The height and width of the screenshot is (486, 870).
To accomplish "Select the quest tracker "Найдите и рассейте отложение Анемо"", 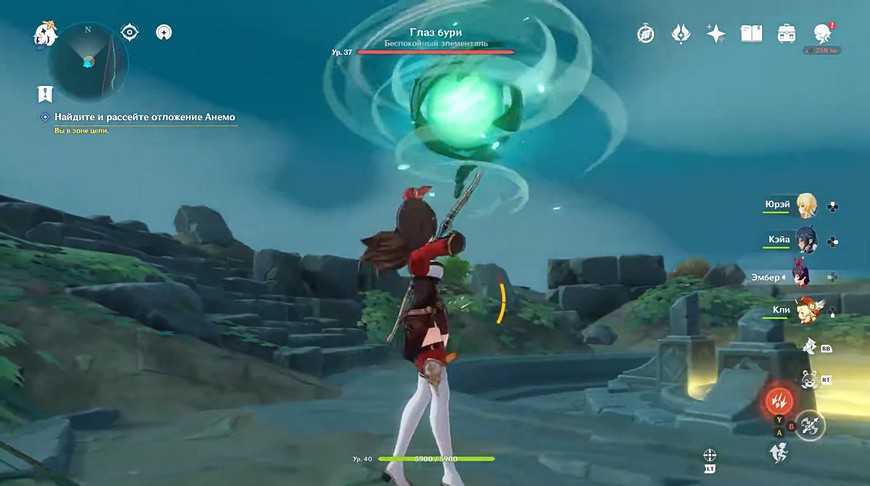I will tap(145, 118).
